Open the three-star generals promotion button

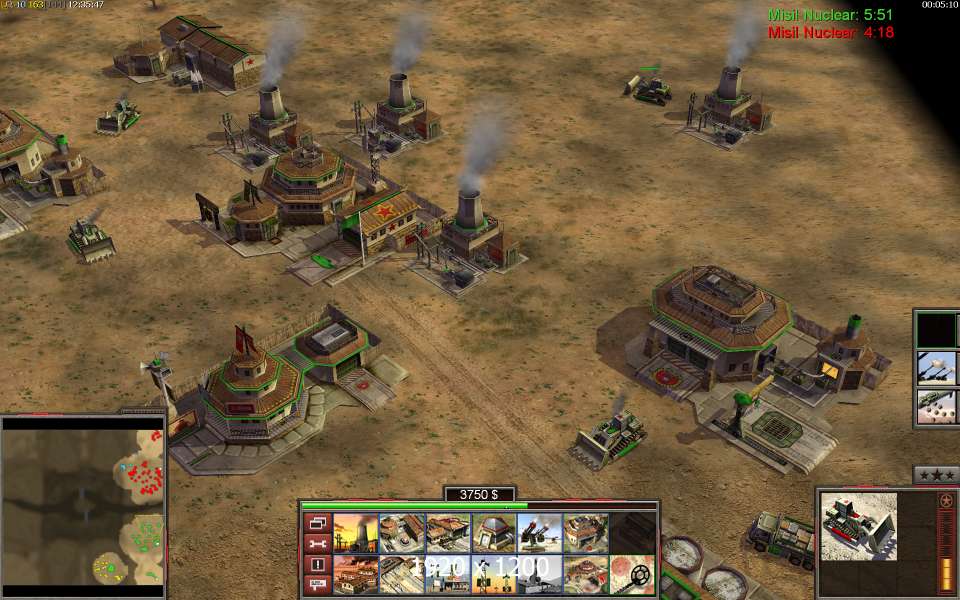936,475
